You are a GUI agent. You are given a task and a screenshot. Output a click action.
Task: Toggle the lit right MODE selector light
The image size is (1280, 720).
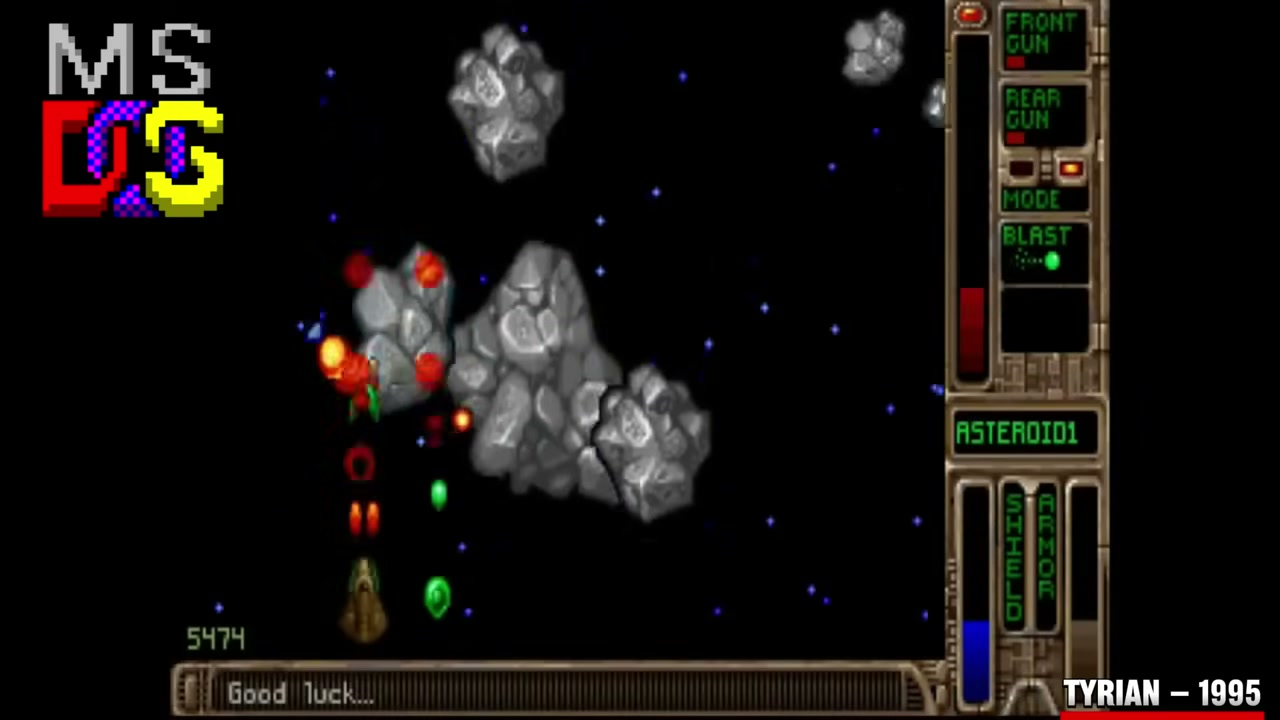1070,169
